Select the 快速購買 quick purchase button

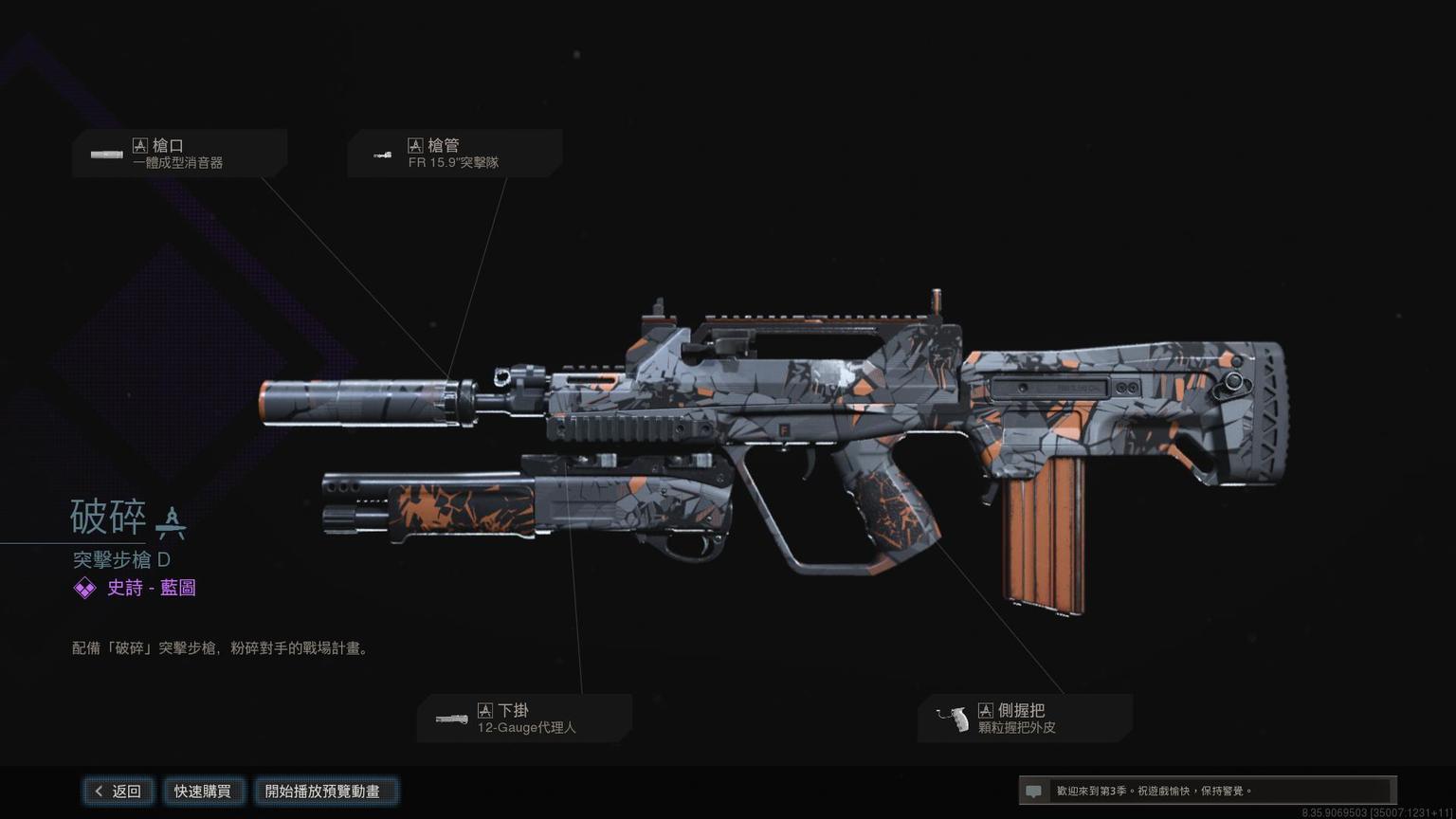pyautogui.click(x=202, y=791)
